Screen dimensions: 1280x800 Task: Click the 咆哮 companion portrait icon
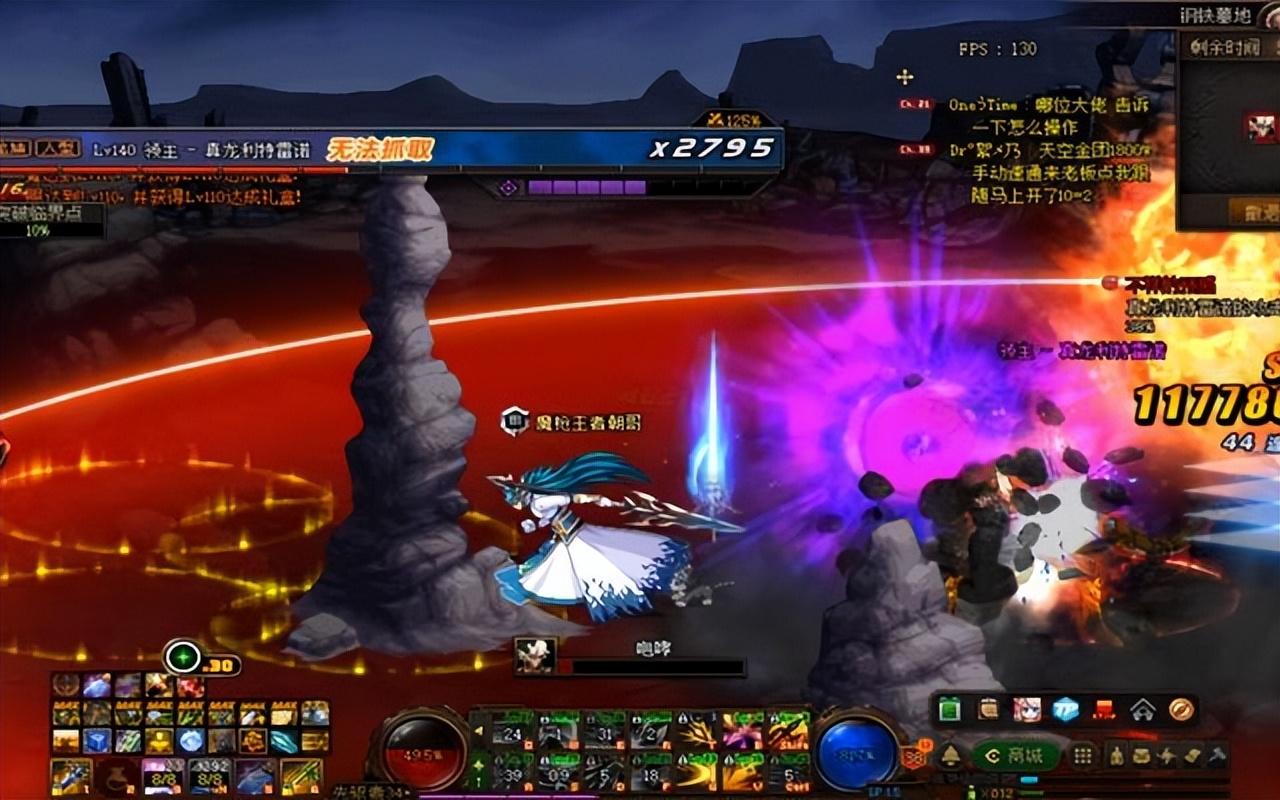[x=536, y=656]
